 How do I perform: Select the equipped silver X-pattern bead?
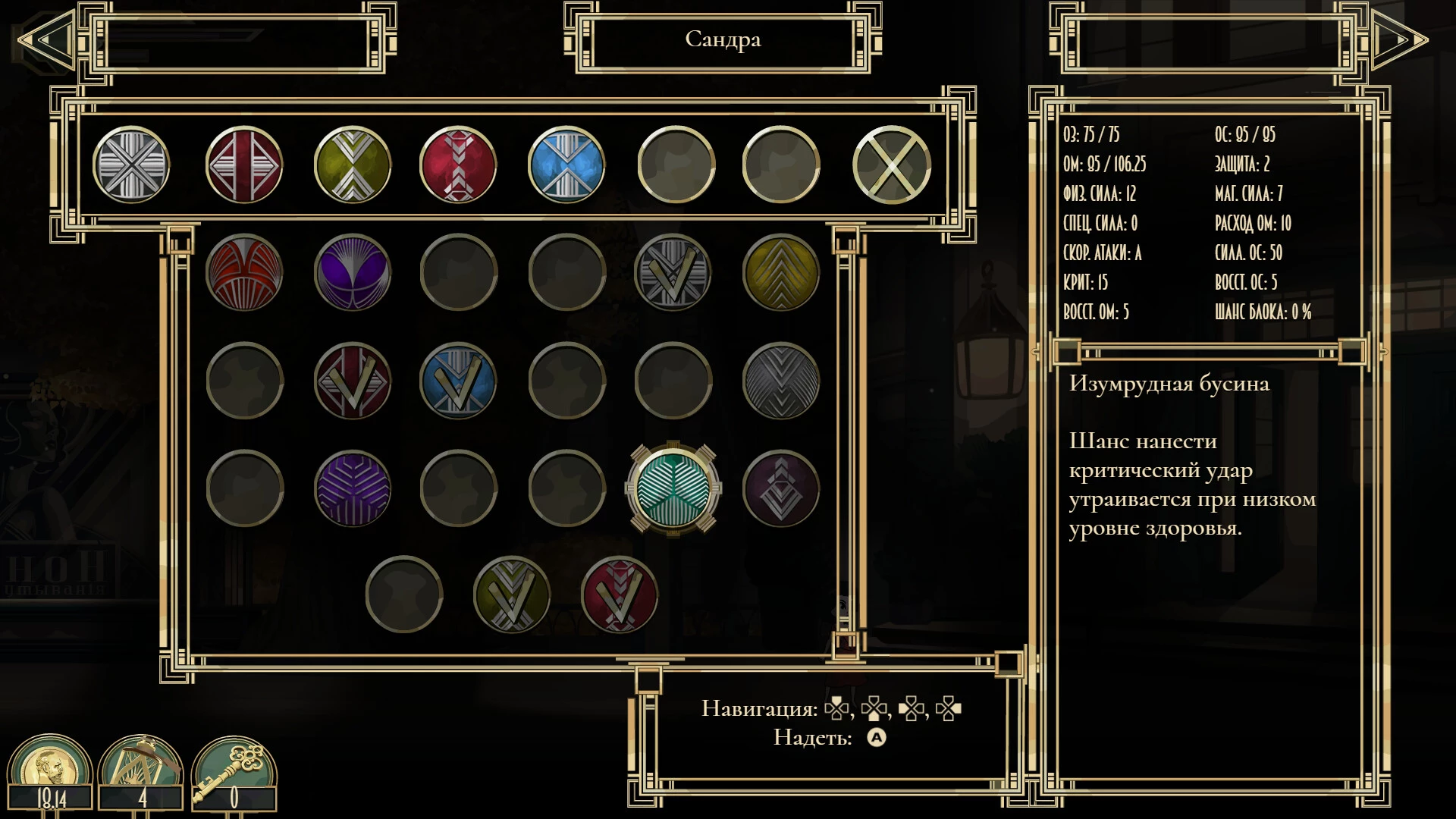[131, 165]
